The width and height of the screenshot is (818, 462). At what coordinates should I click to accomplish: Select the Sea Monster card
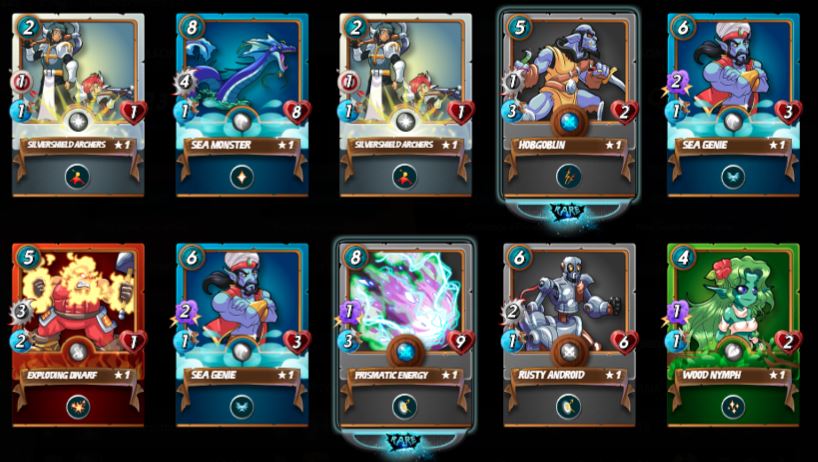pyautogui.click(x=241, y=100)
